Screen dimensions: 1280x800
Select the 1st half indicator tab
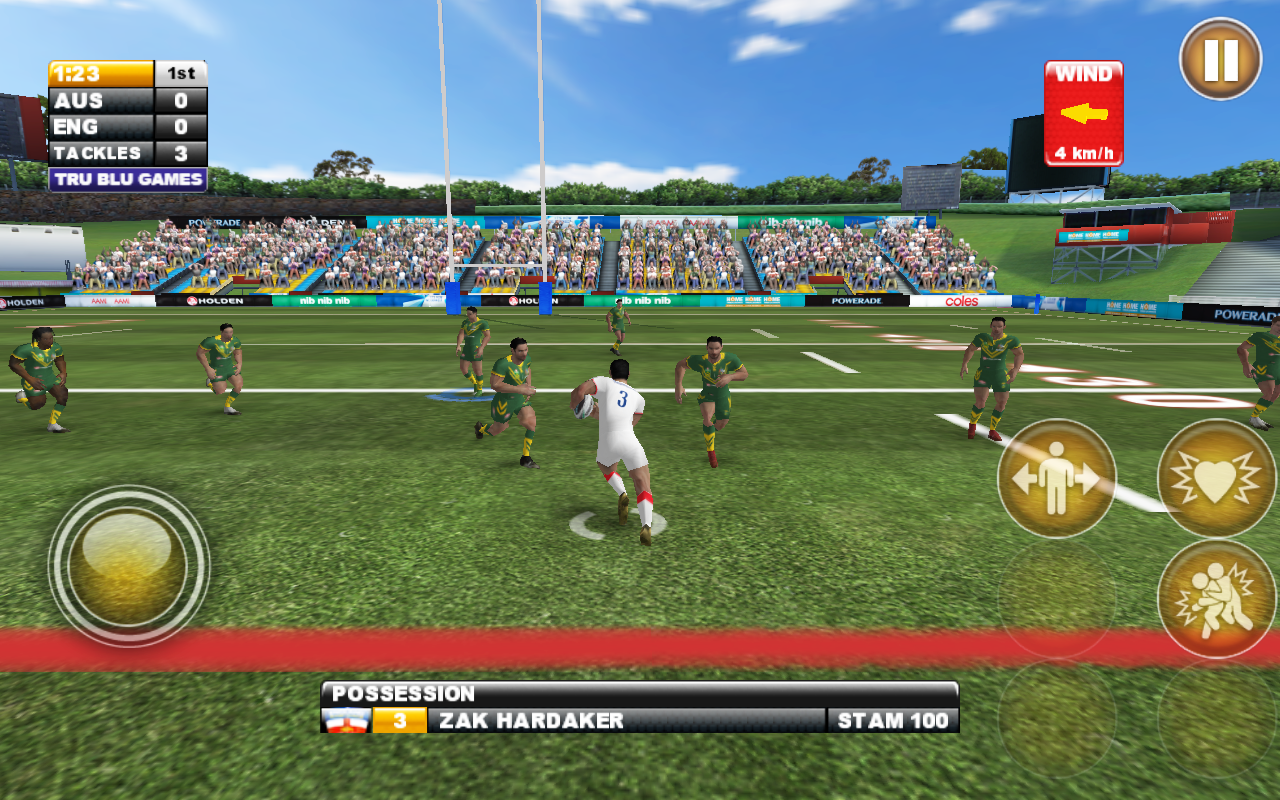coord(180,73)
